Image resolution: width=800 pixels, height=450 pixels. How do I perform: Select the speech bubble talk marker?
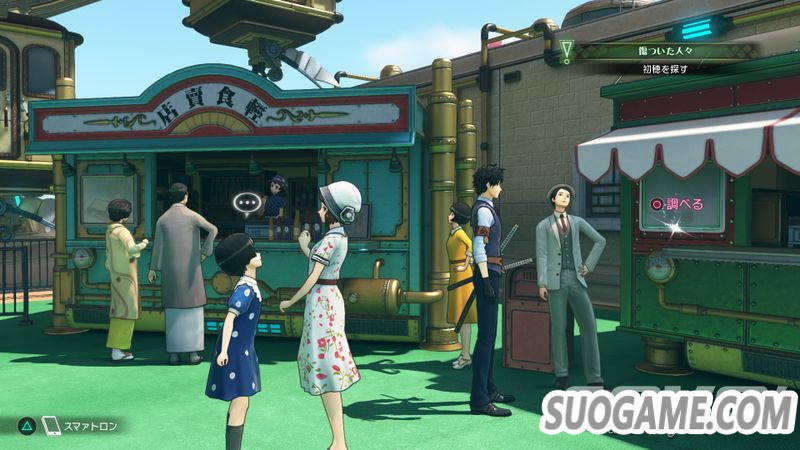click(x=246, y=204)
